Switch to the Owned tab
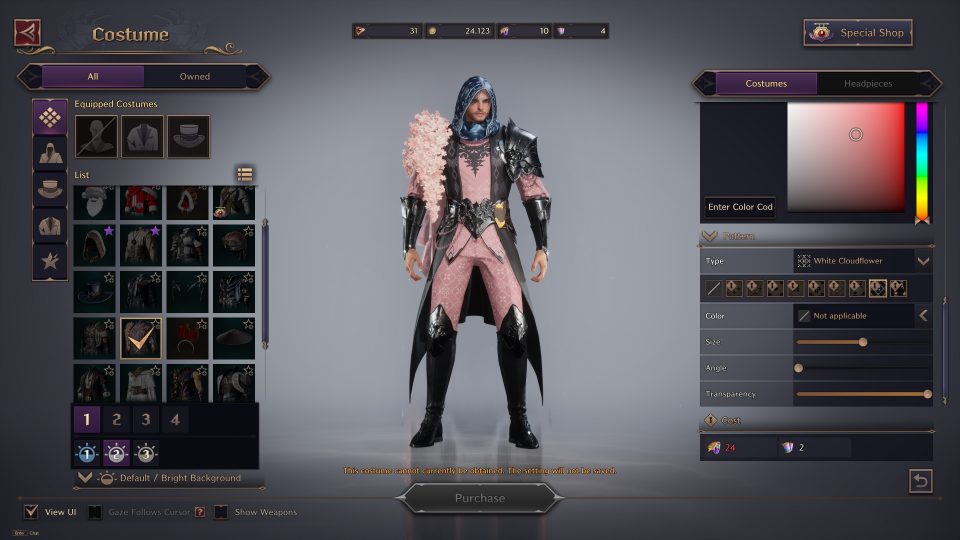960x540 pixels. [x=194, y=76]
